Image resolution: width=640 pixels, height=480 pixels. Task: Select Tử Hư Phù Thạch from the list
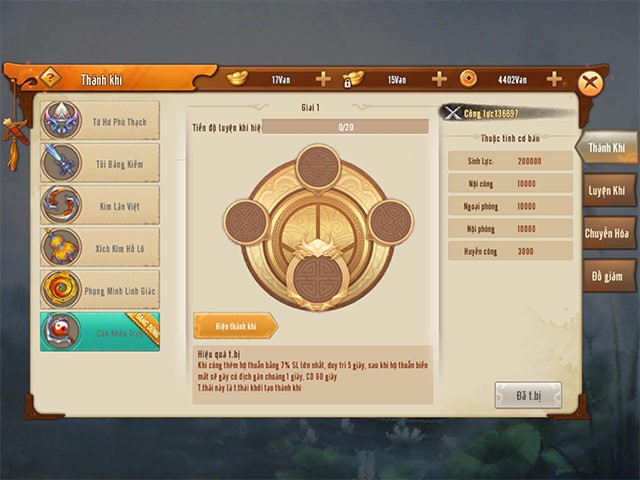tap(100, 121)
